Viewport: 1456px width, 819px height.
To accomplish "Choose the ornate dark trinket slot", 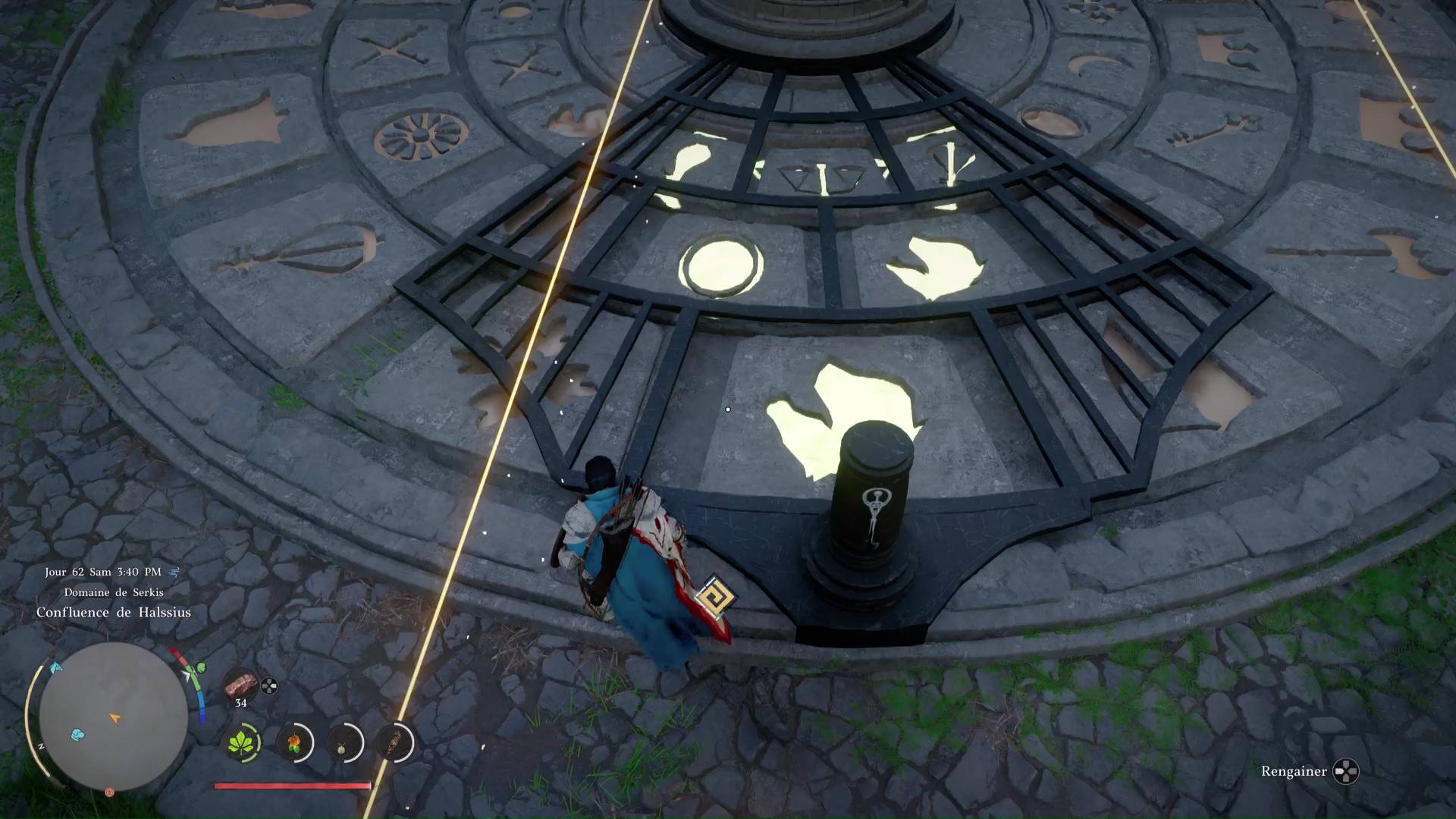I will pyautogui.click(x=394, y=742).
